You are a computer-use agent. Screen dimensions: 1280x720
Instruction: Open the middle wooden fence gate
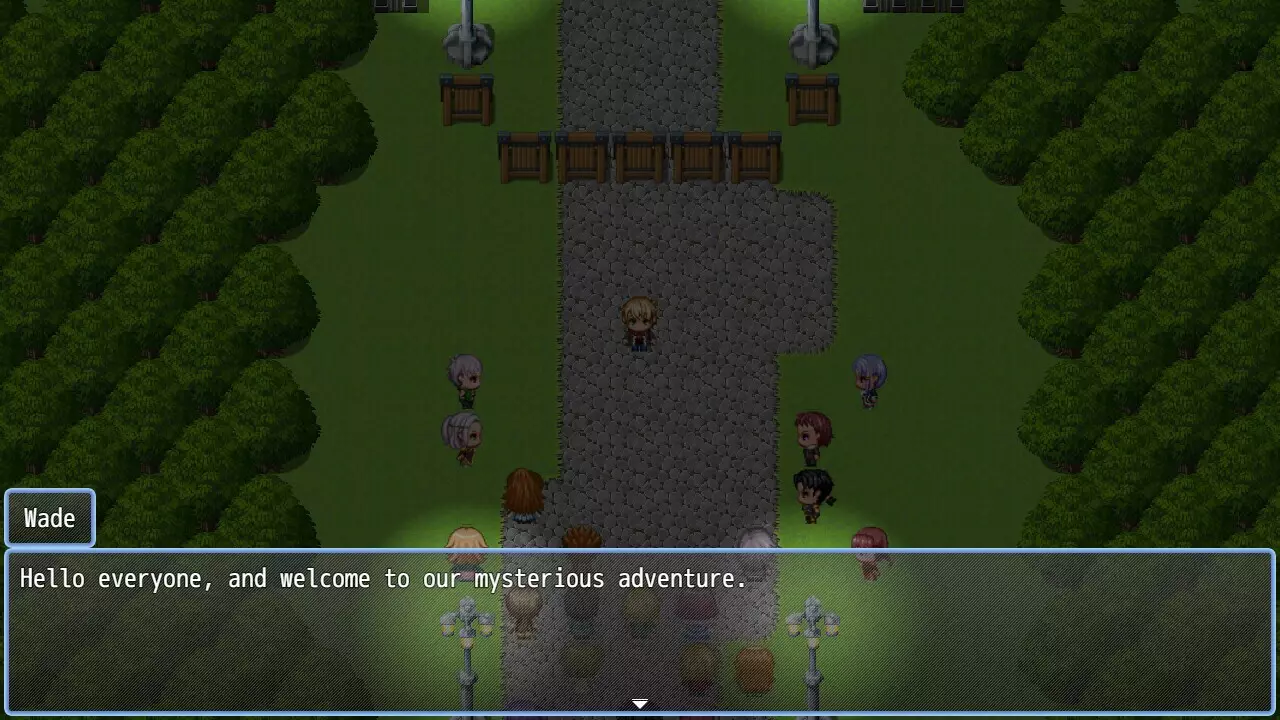(x=639, y=155)
